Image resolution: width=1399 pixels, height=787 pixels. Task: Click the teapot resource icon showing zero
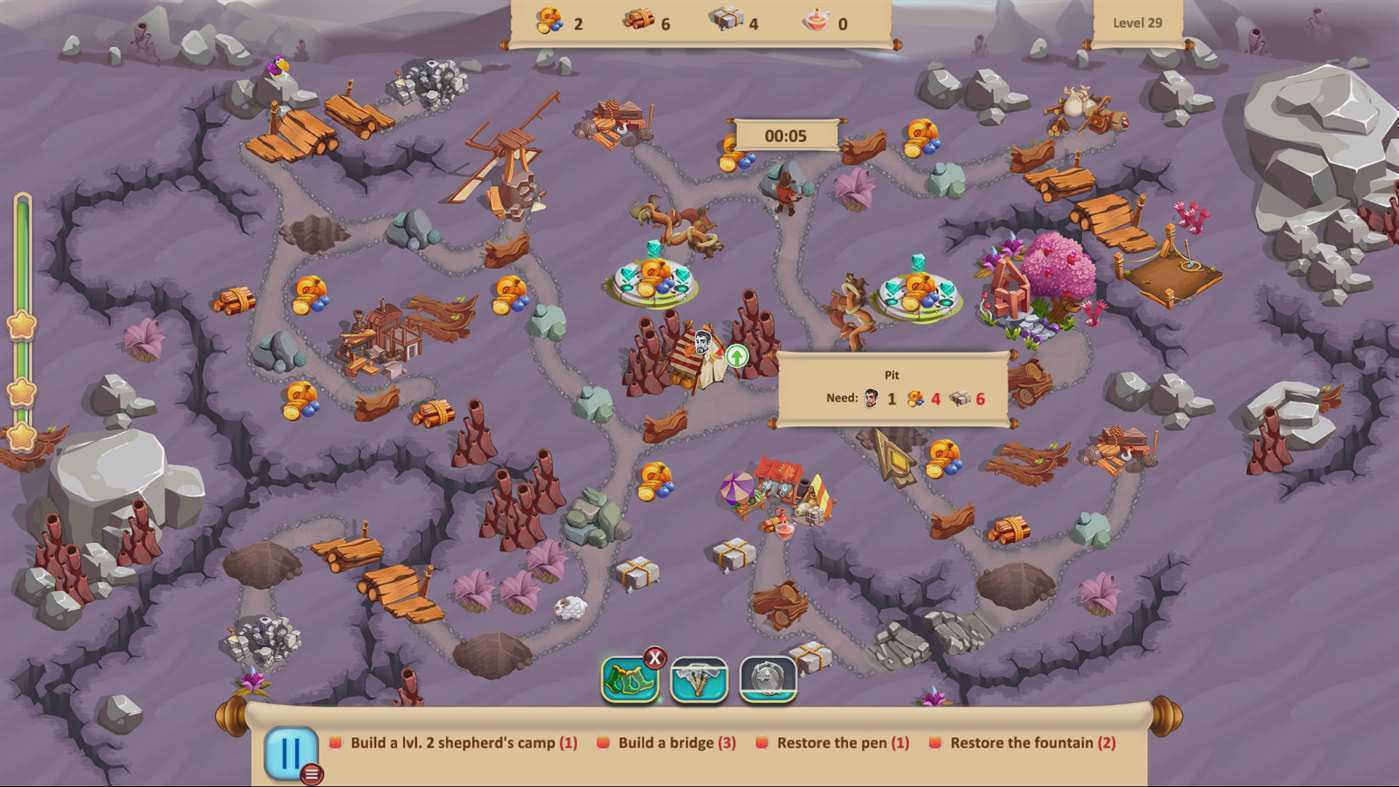click(x=818, y=21)
